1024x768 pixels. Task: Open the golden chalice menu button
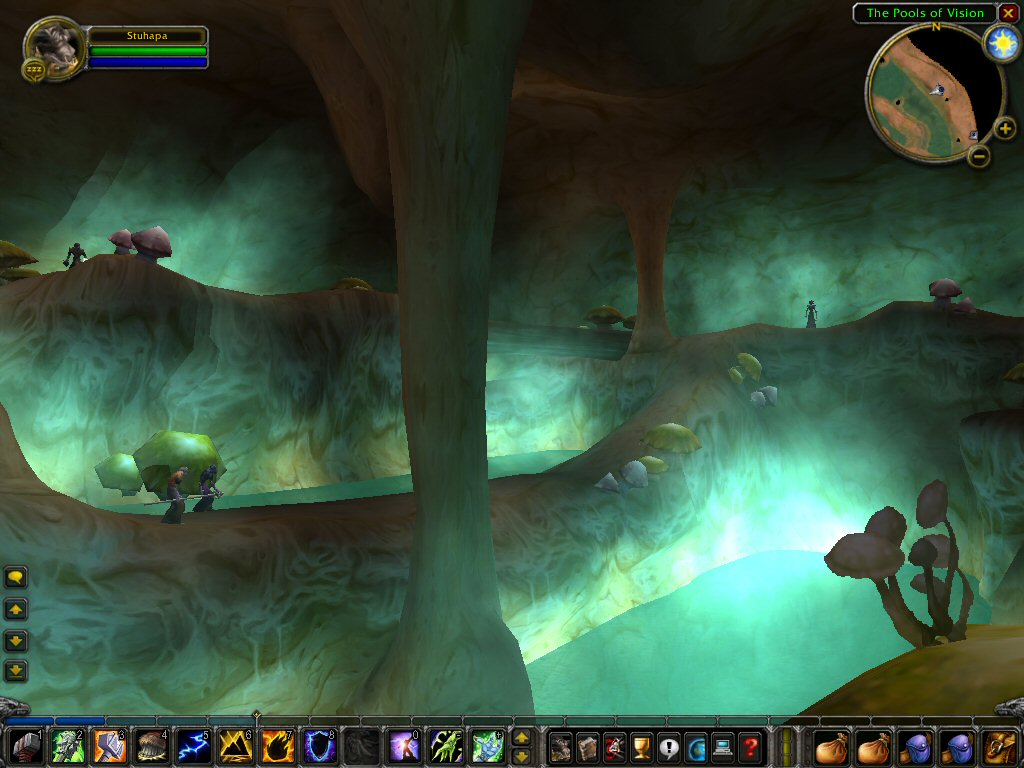(642, 747)
